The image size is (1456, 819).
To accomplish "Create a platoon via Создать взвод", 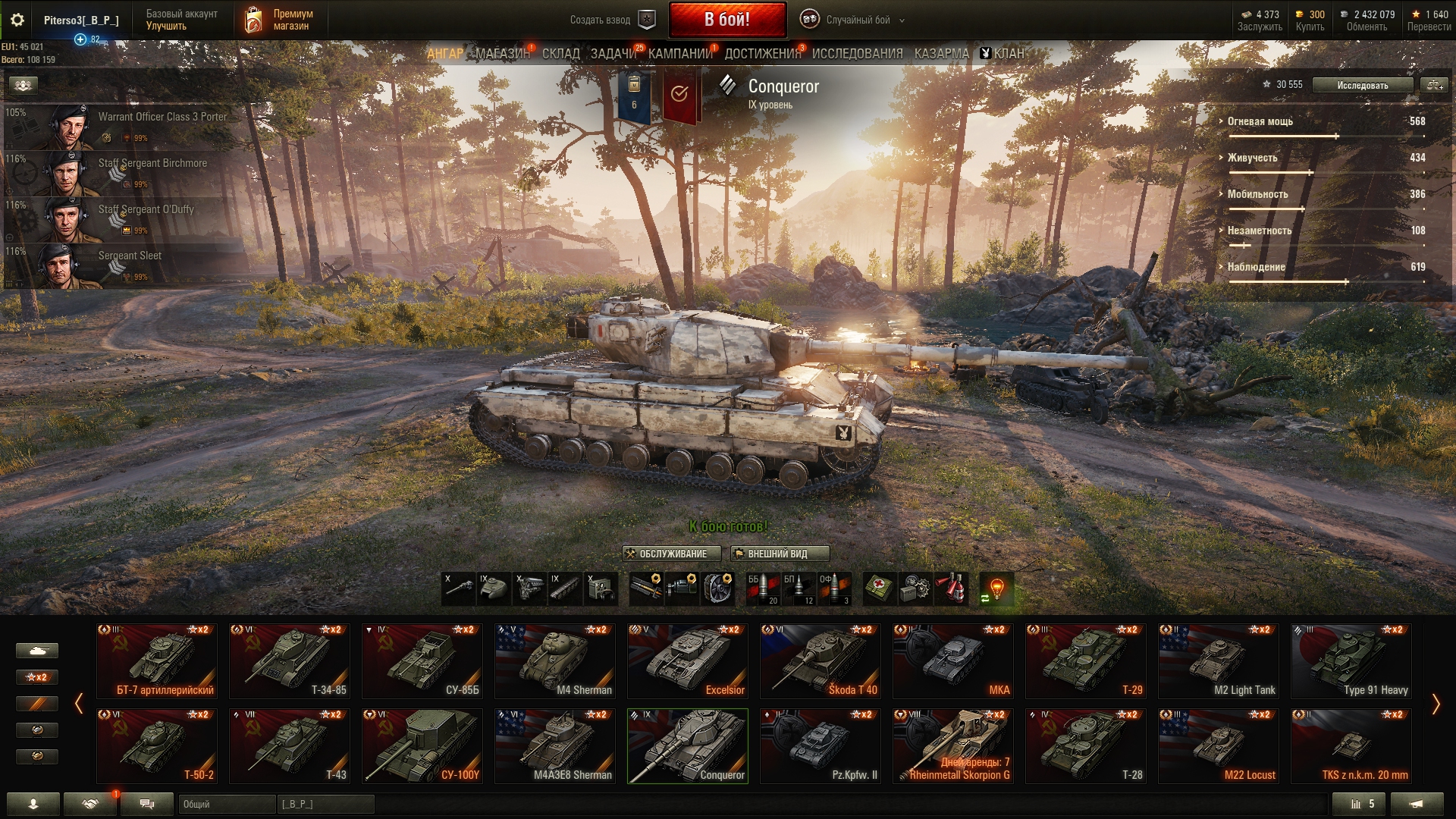I will [x=611, y=20].
